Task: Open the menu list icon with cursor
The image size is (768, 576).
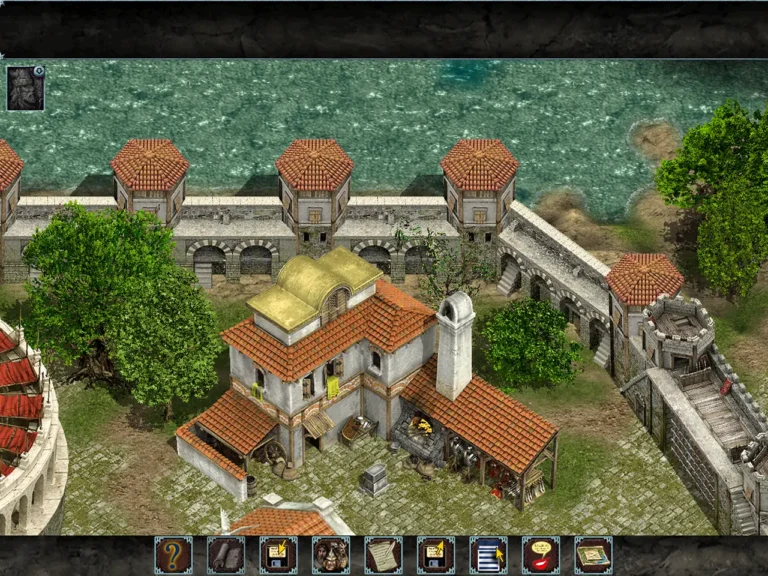Action: click(488, 555)
